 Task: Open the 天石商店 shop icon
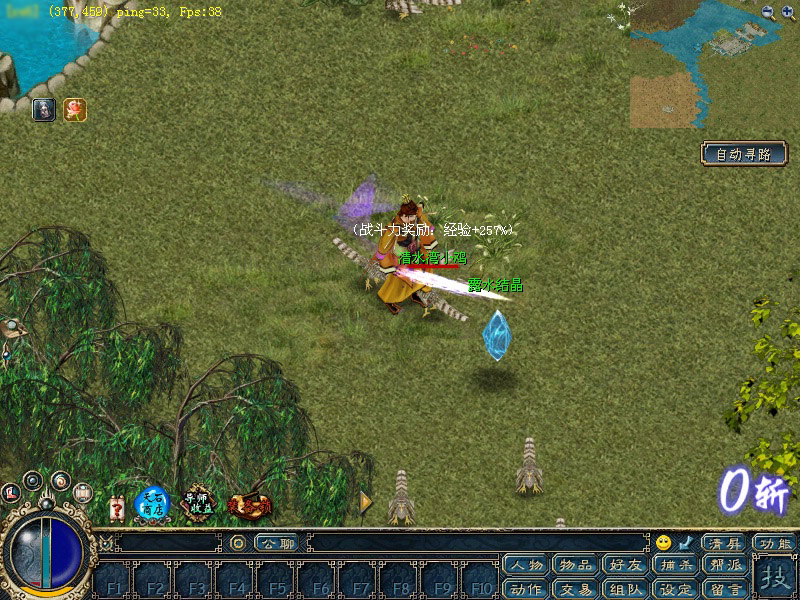point(152,503)
